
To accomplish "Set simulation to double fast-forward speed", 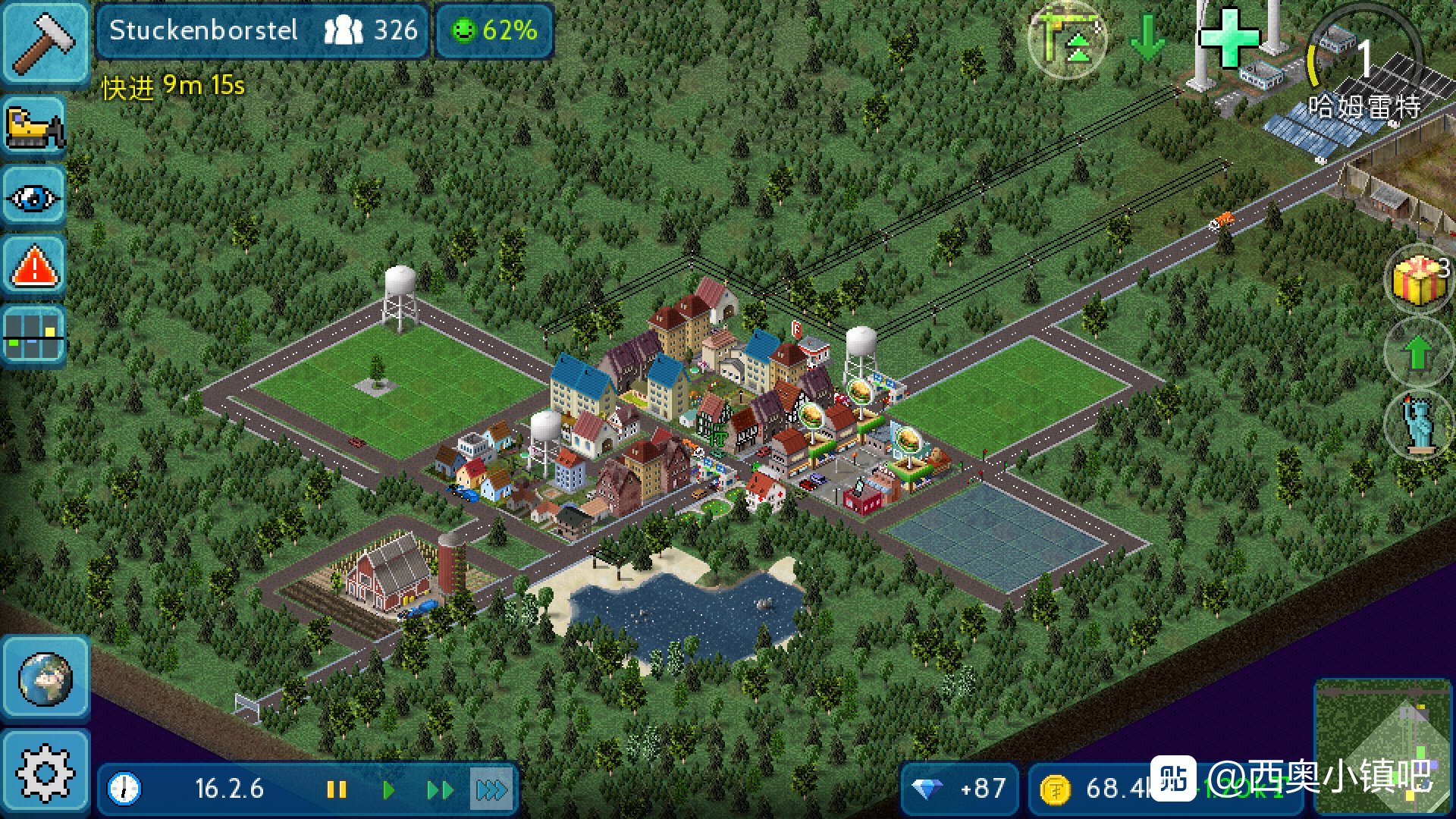I will pos(440,790).
